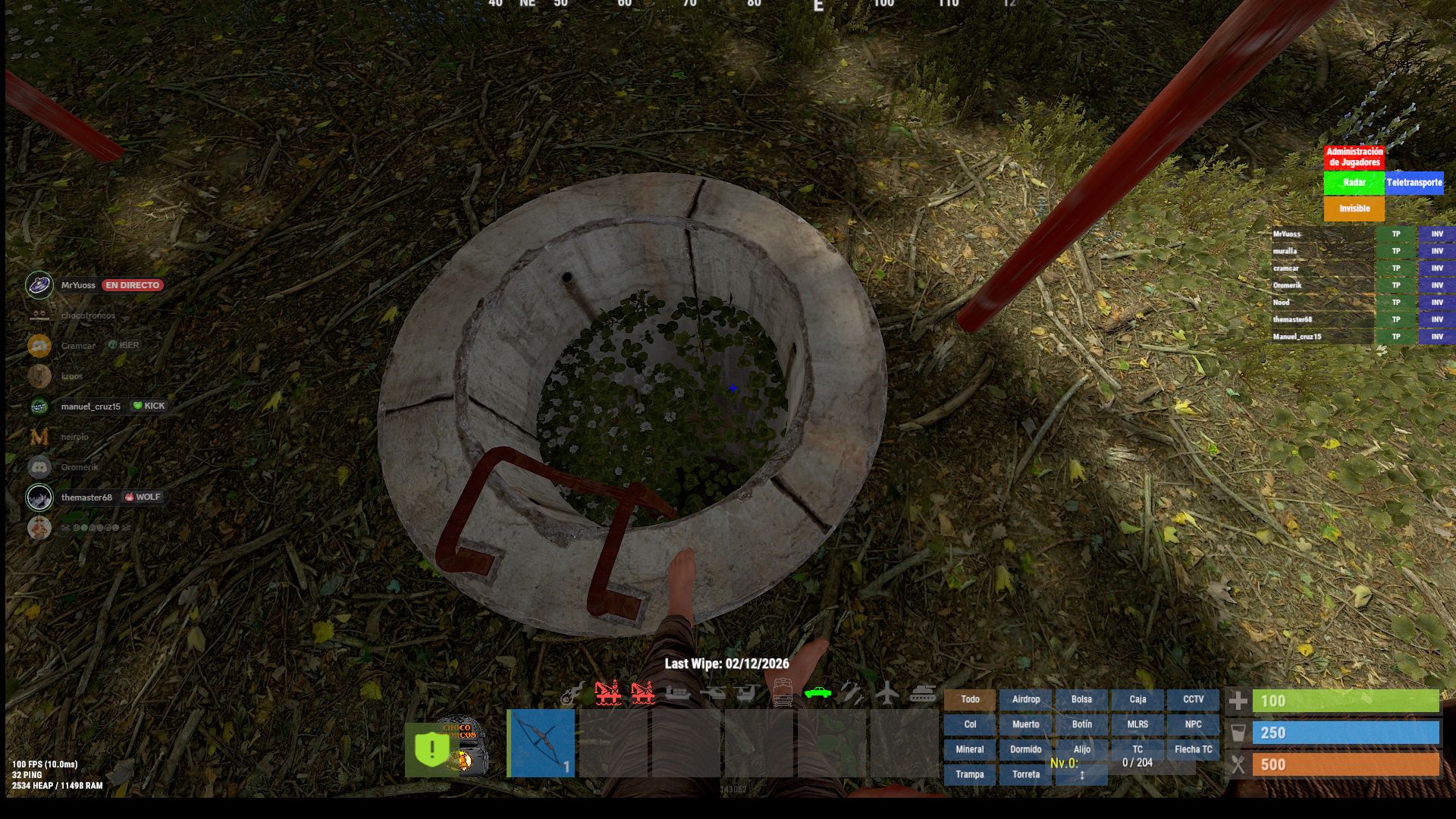The width and height of the screenshot is (1456, 819).
Task: Choose the Torreta filter button
Action: 1025,774
